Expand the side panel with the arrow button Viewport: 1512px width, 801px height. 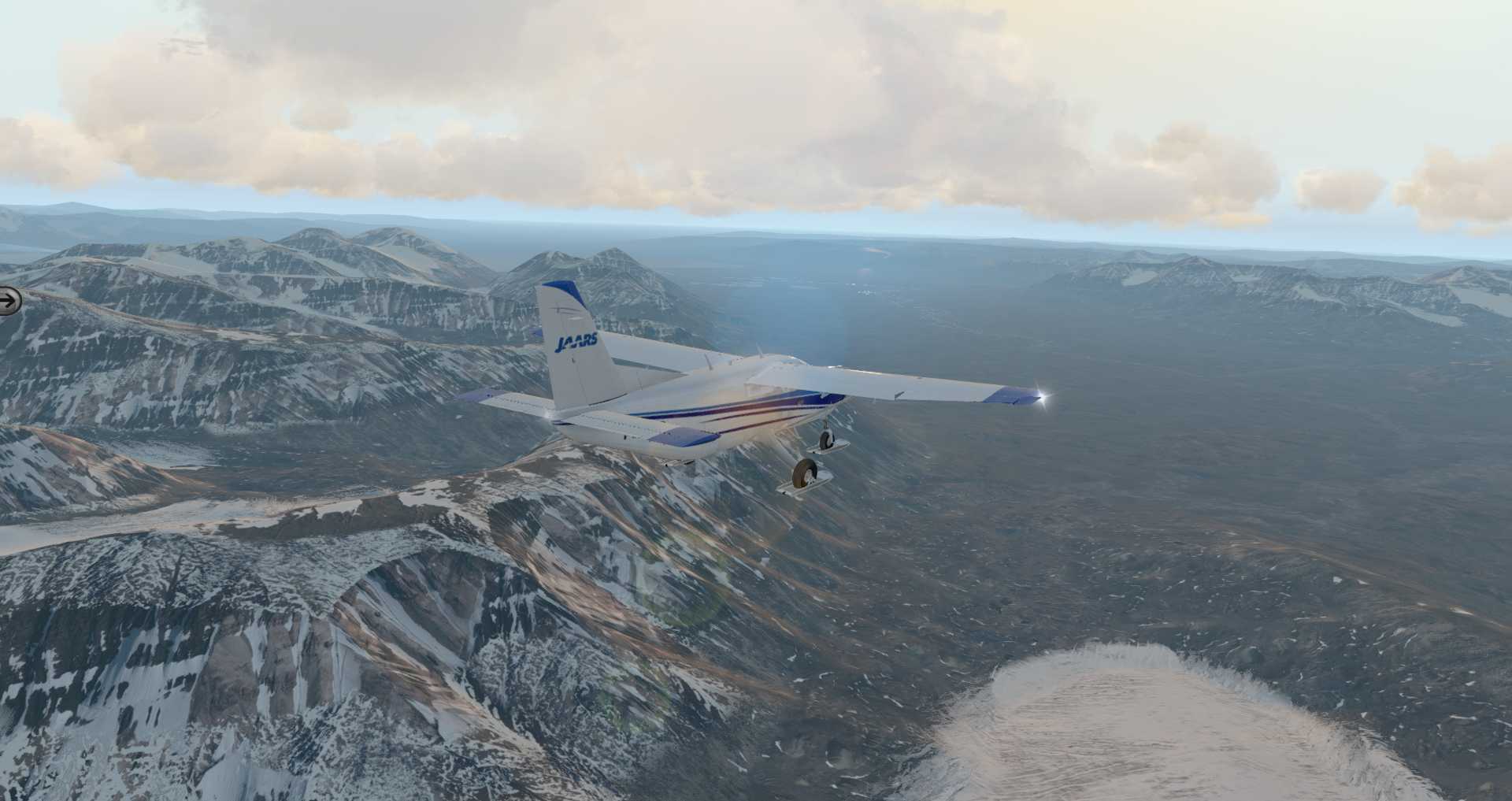(9, 300)
